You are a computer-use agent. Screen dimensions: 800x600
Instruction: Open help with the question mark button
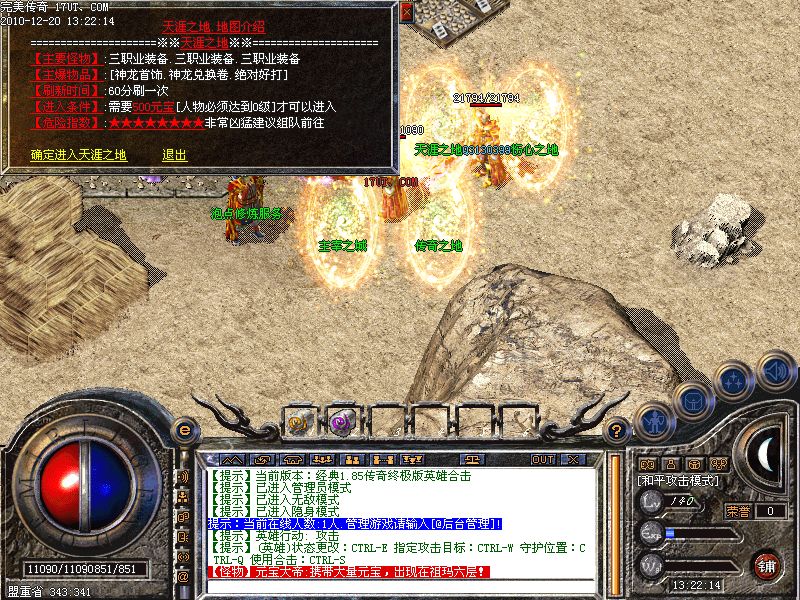pyautogui.click(x=617, y=431)
